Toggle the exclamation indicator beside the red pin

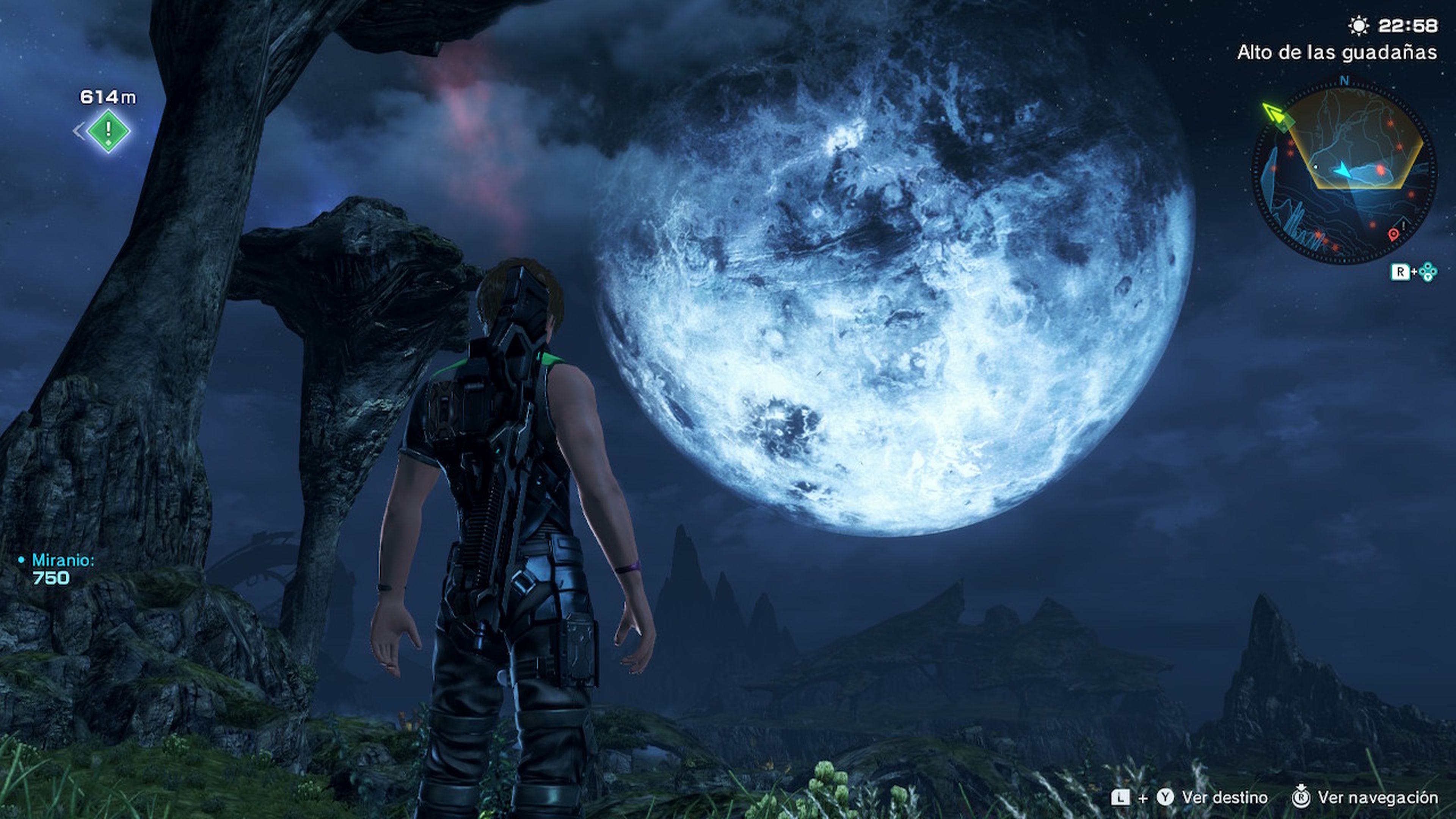pos(1404,225)
